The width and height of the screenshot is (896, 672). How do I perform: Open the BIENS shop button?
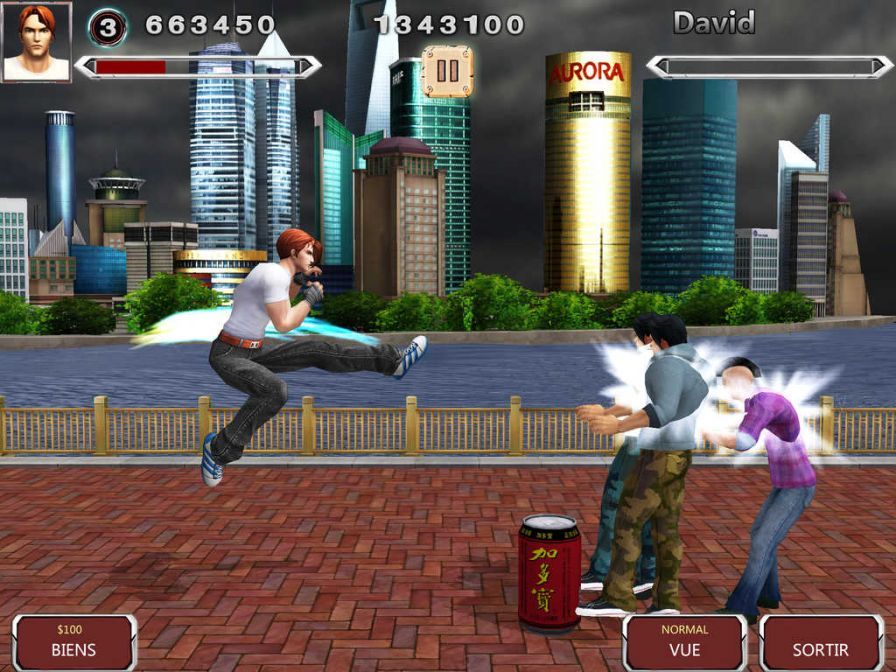pyautogui.click(x=75, y=642)
